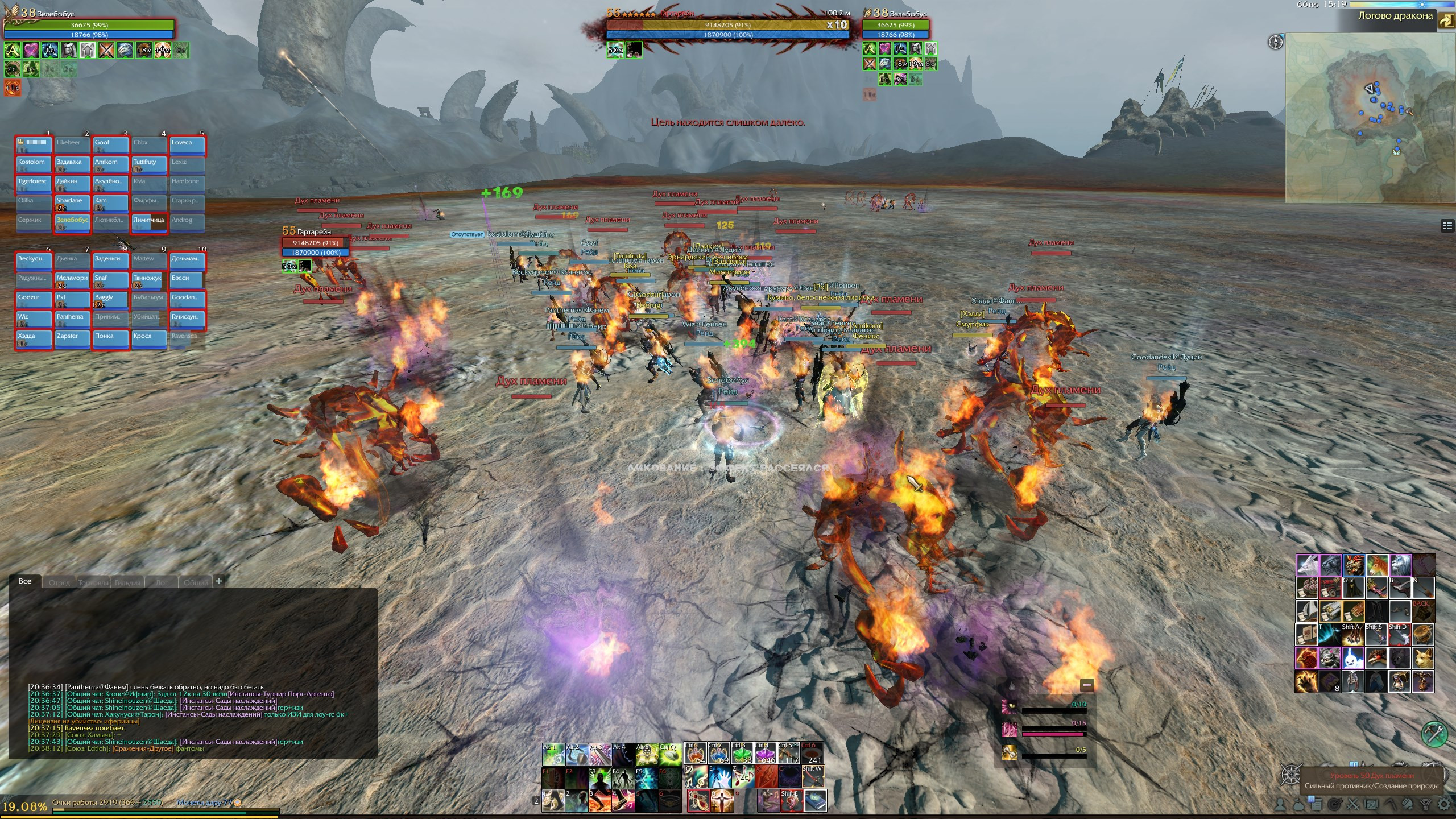Open the bag inventory icon
The width and height of the screenshot is (1456, 819).
pos(1298,804)
